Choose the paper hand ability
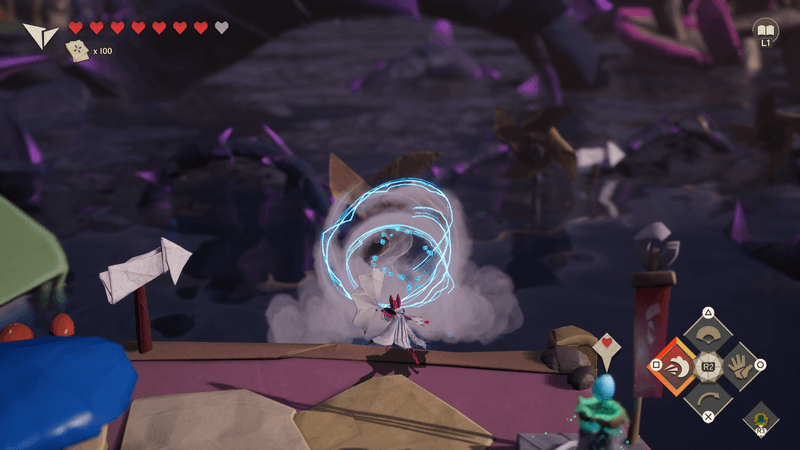Image resolution: width=800 pixels, height=450 pixels. pos(740,366)
